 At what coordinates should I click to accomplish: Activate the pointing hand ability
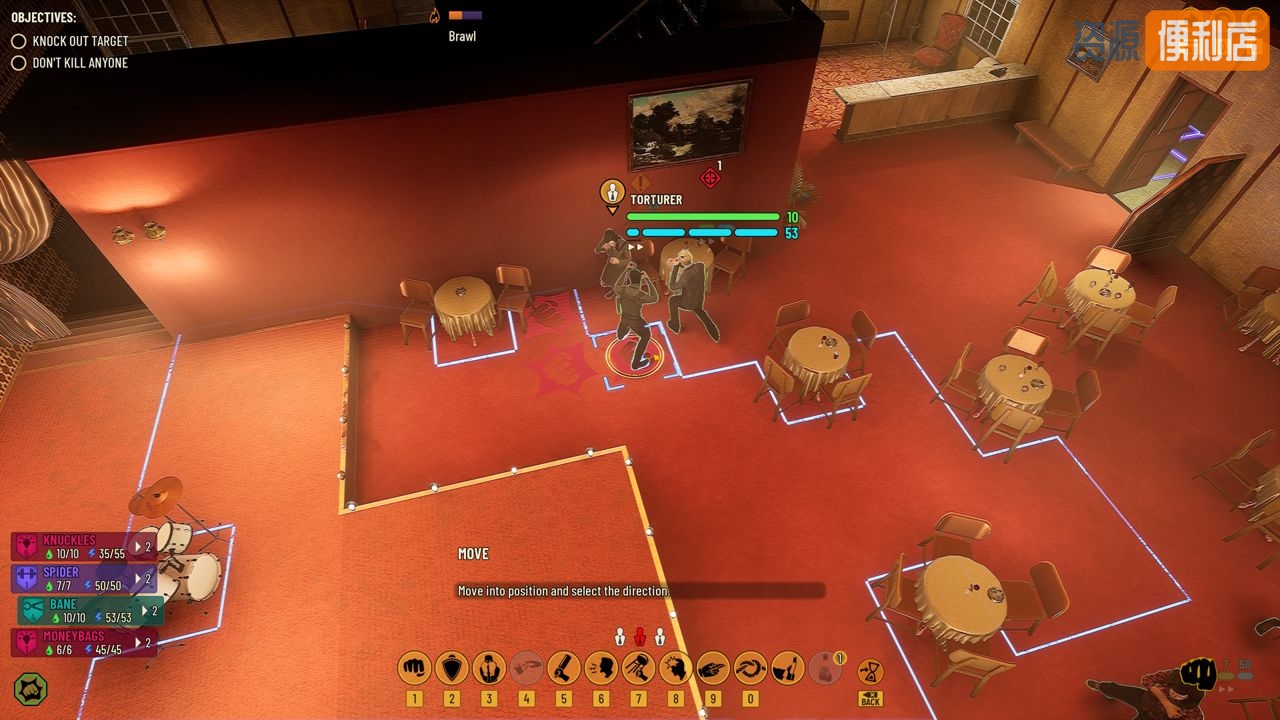[712, 667]
